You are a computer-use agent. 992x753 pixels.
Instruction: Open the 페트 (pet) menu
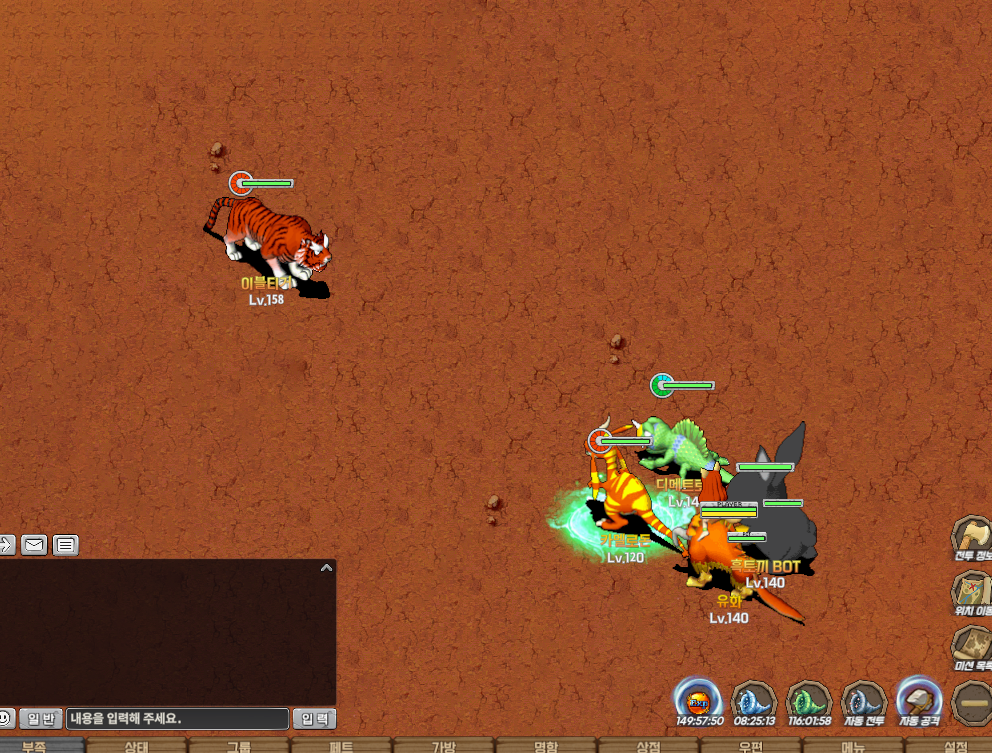tap(341, 746)
